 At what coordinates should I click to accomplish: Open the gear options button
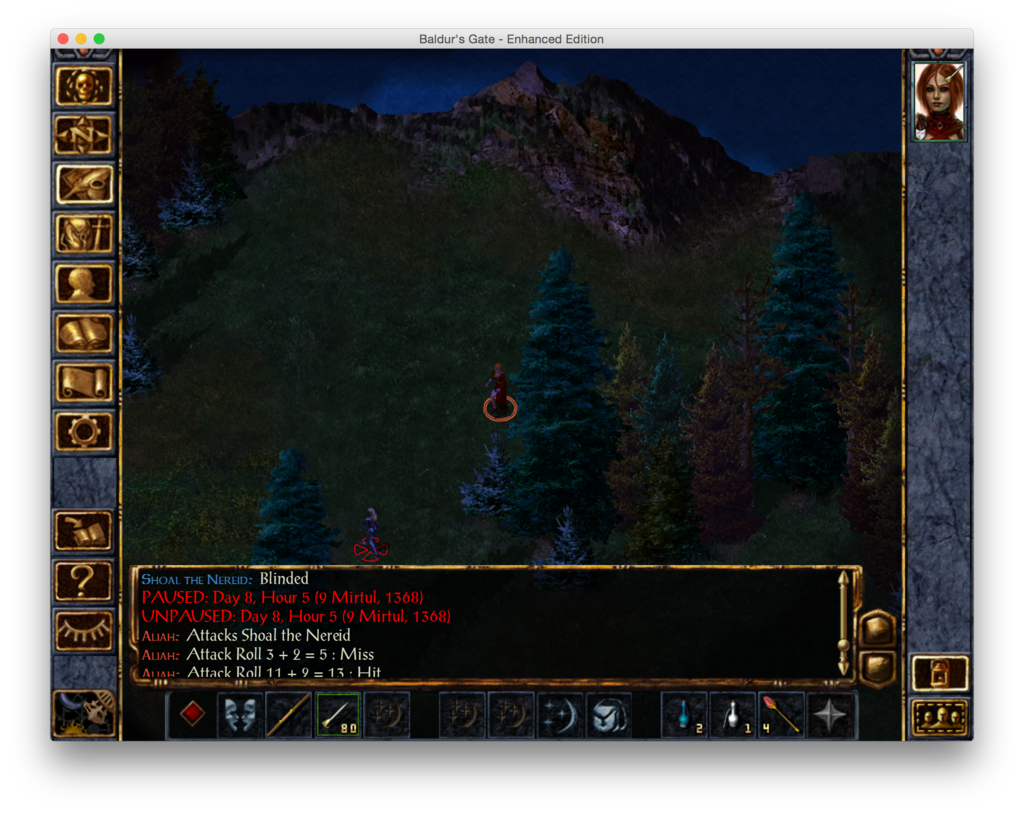84,431
